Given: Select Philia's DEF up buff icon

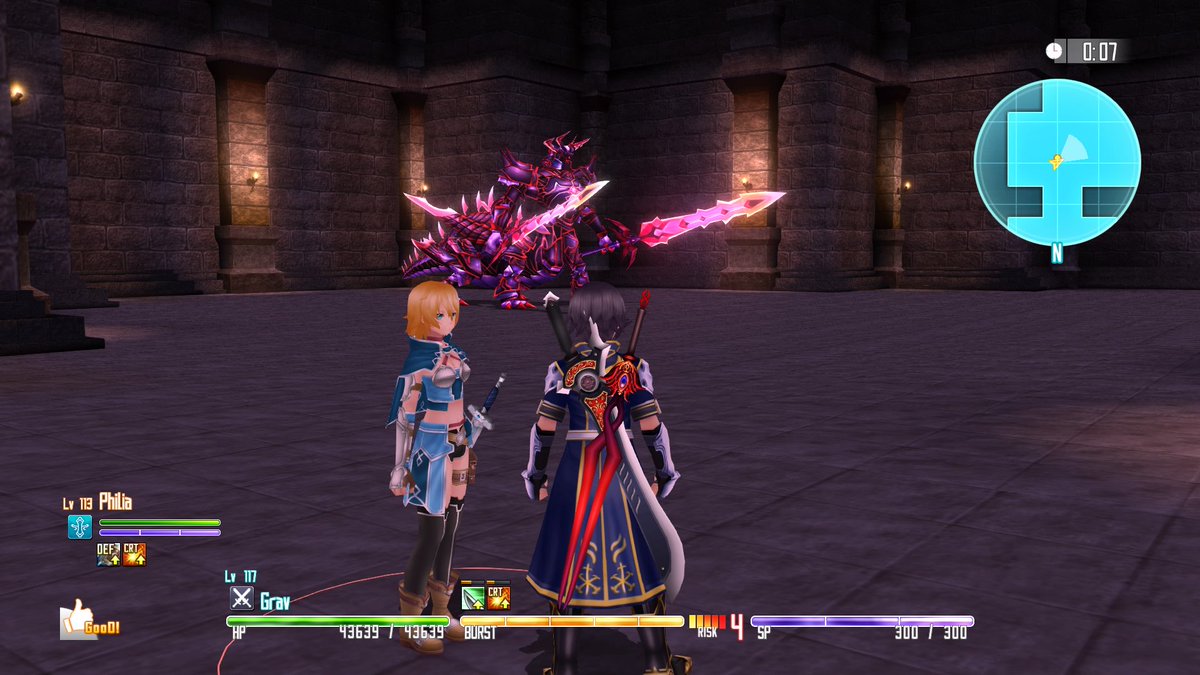Looking at the screenshot, I should point(108,553).
